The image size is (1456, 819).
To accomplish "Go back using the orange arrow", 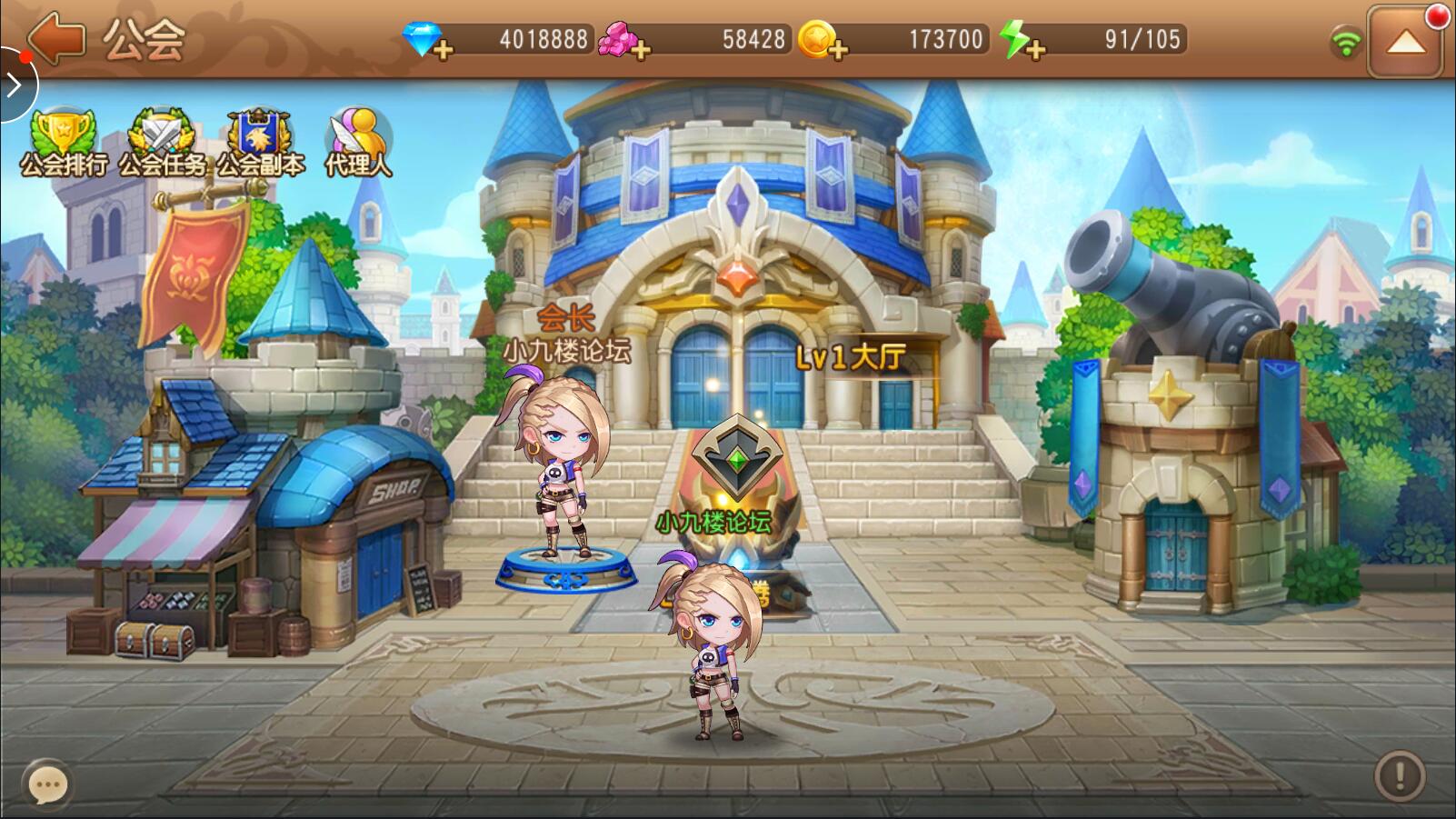I will point(56,39).
